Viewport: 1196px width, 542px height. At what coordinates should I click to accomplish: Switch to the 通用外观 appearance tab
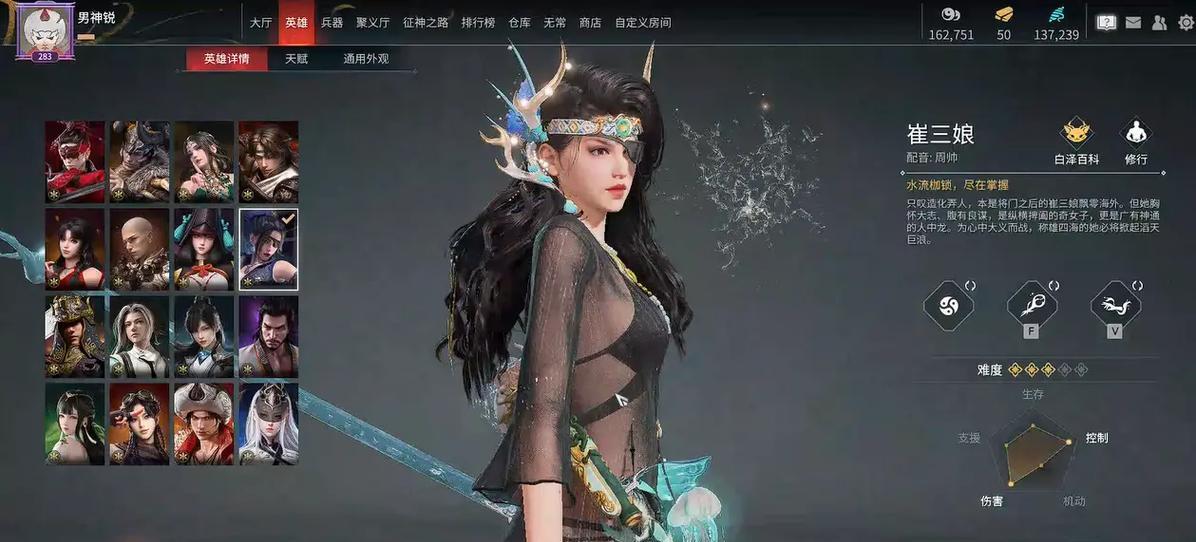365,59
